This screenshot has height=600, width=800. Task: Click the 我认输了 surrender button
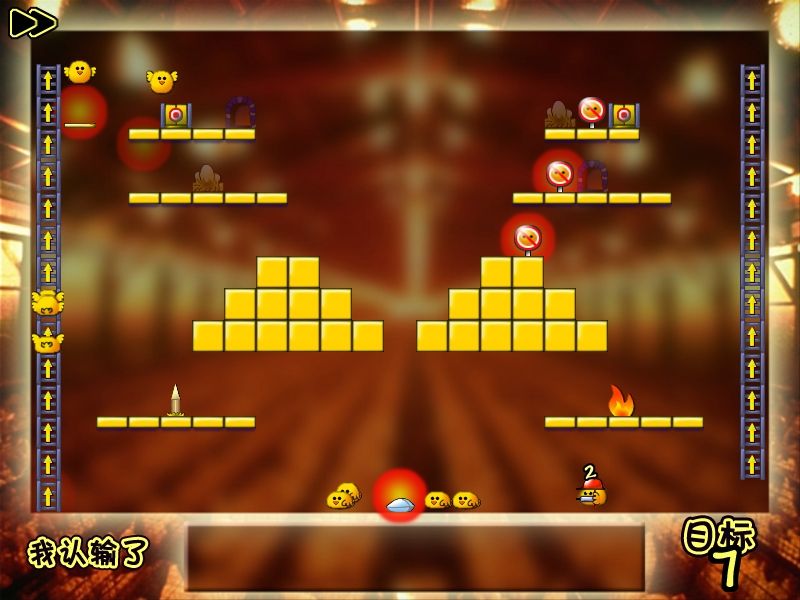[x=88, y=552]
